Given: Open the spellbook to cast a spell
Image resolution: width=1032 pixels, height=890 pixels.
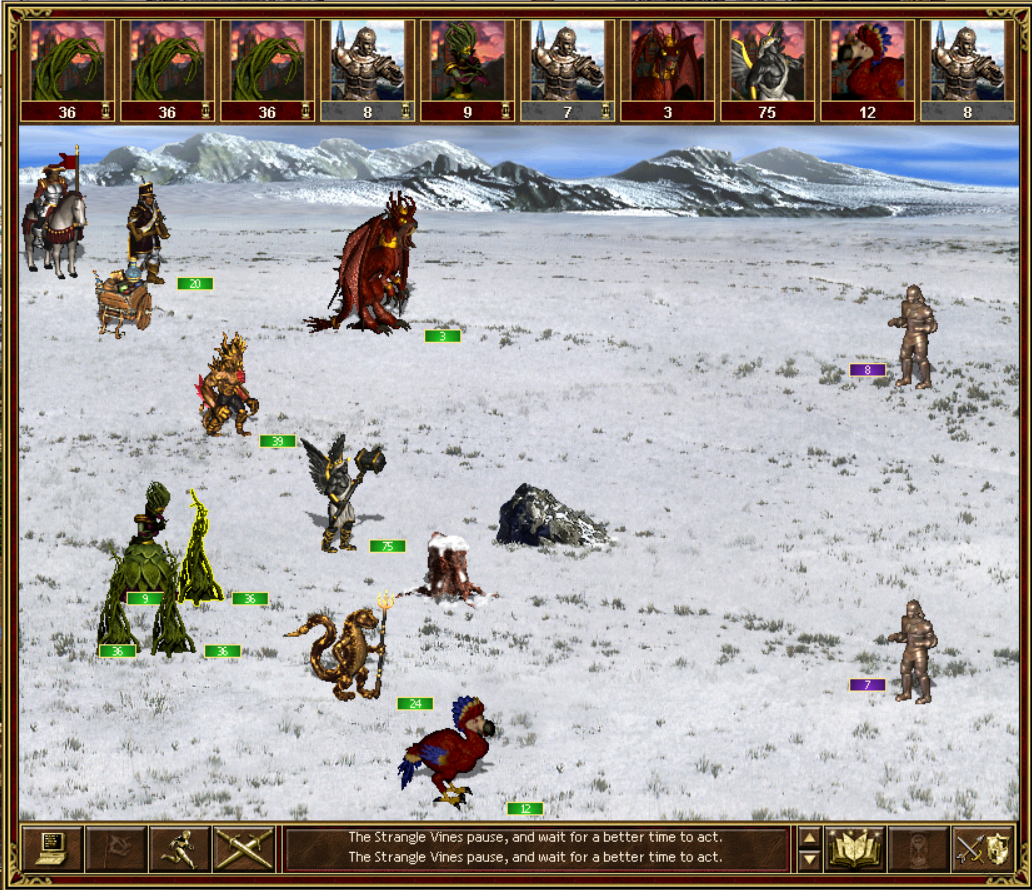Looking at the screenshot, I should pos(855,849).
